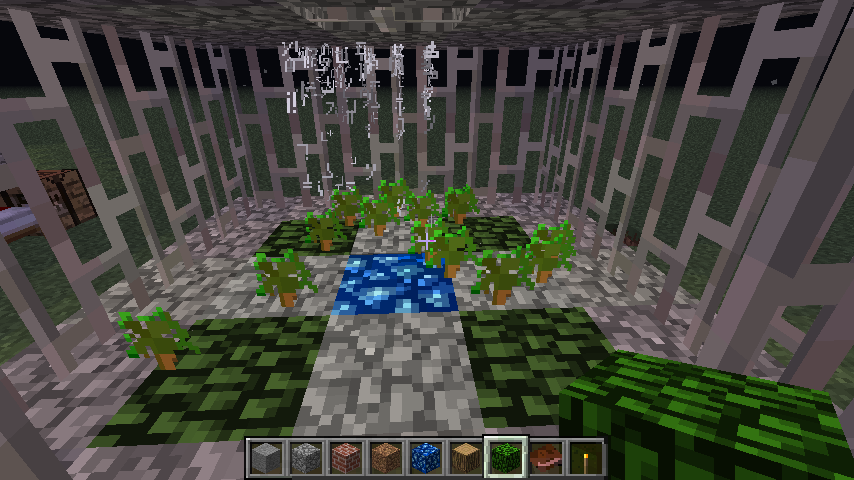Choose the wood log block slot
This screenshot has height=480, width=854.
pos(466,457)
